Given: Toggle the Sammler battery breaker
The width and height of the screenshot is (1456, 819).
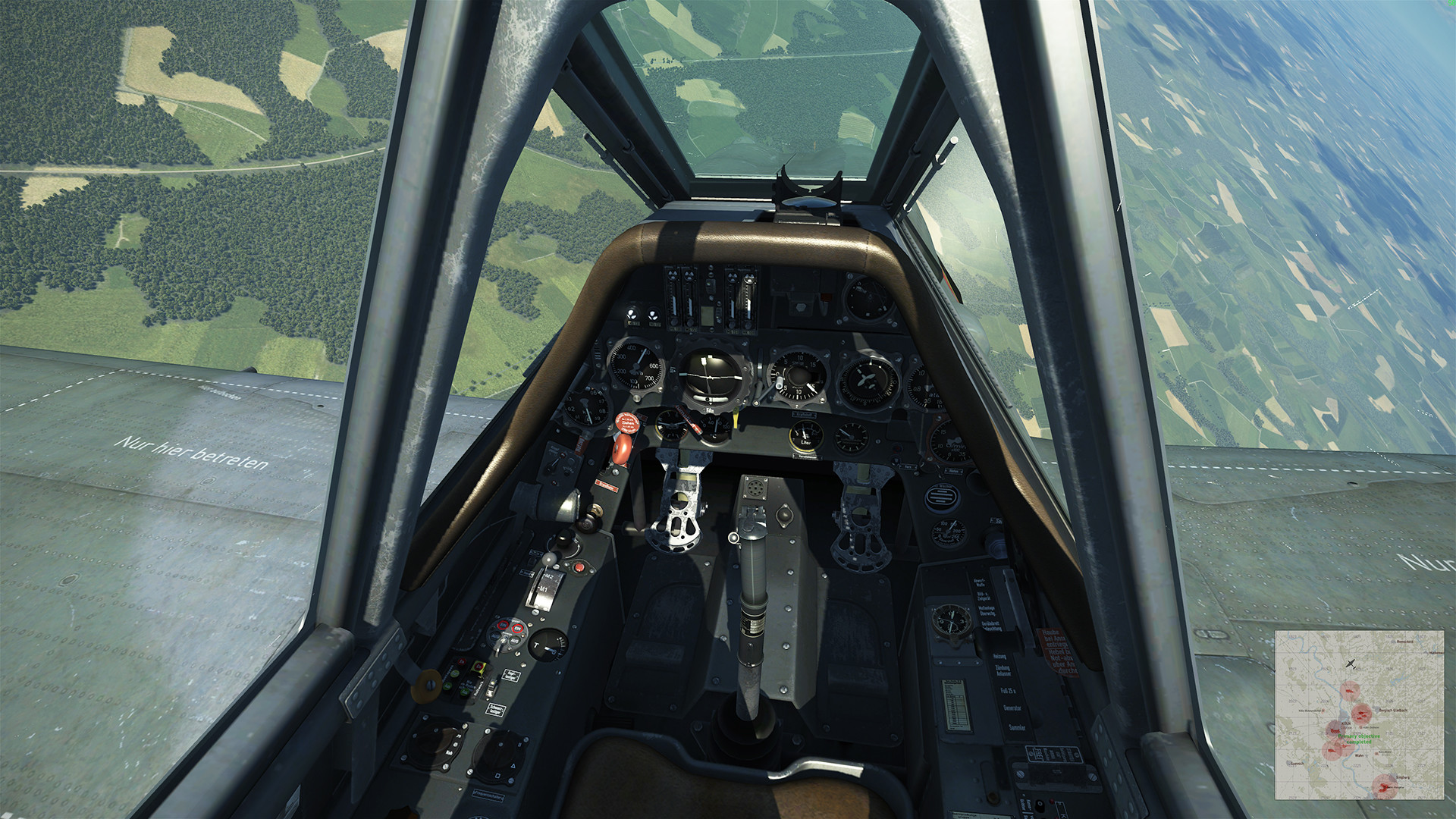Looking at the screenshot, I should (1017, 726).
